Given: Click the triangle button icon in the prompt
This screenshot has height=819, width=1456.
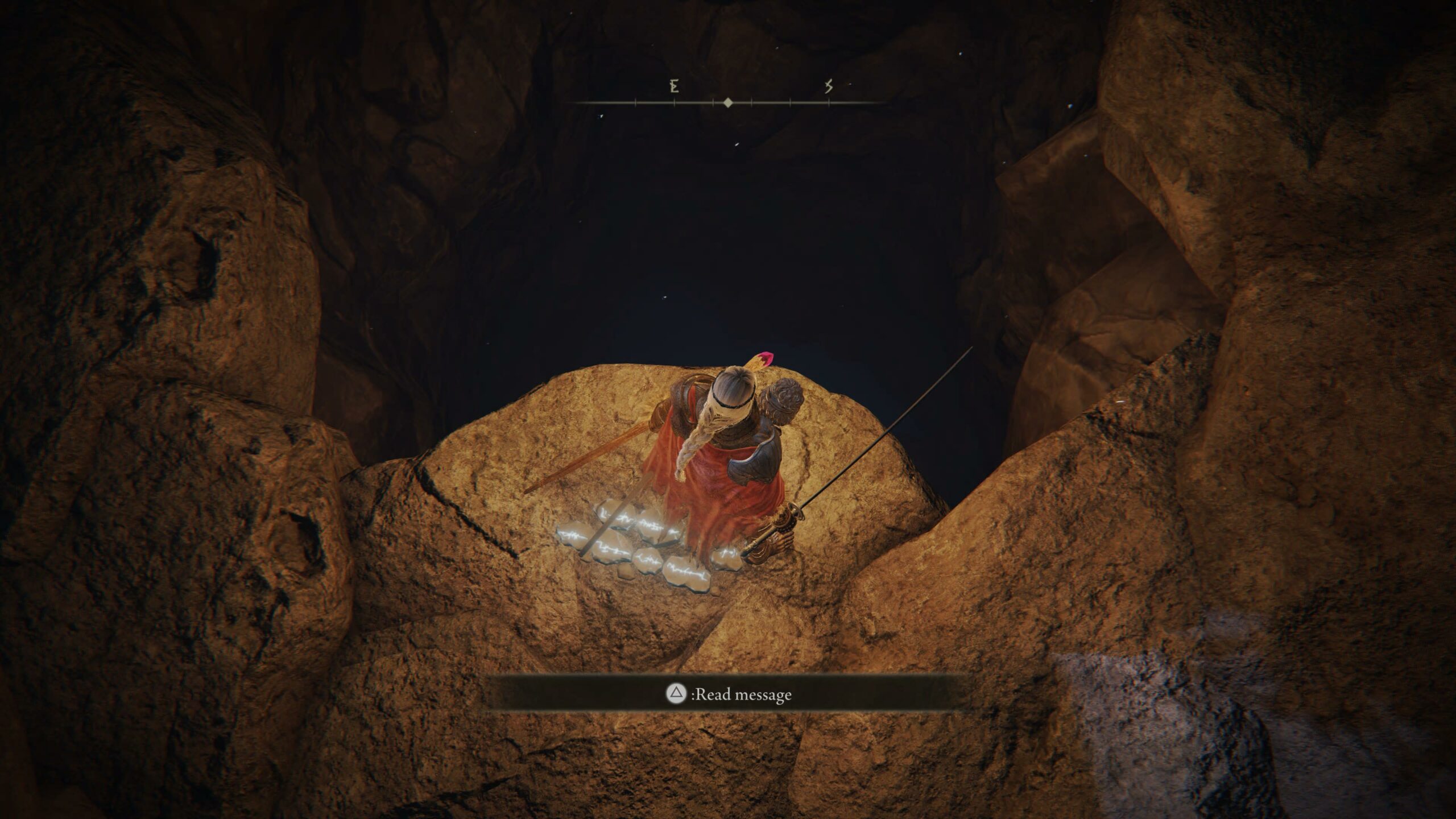Looking at the screenshot, I should tap(677, 692).
